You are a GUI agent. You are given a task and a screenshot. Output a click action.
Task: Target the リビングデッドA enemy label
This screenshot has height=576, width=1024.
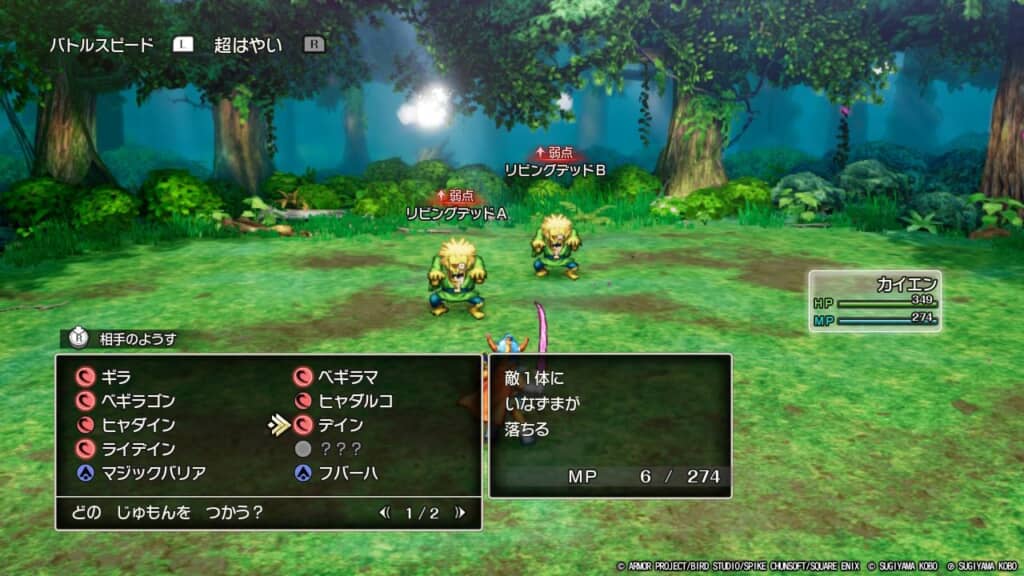pos(456,213)
